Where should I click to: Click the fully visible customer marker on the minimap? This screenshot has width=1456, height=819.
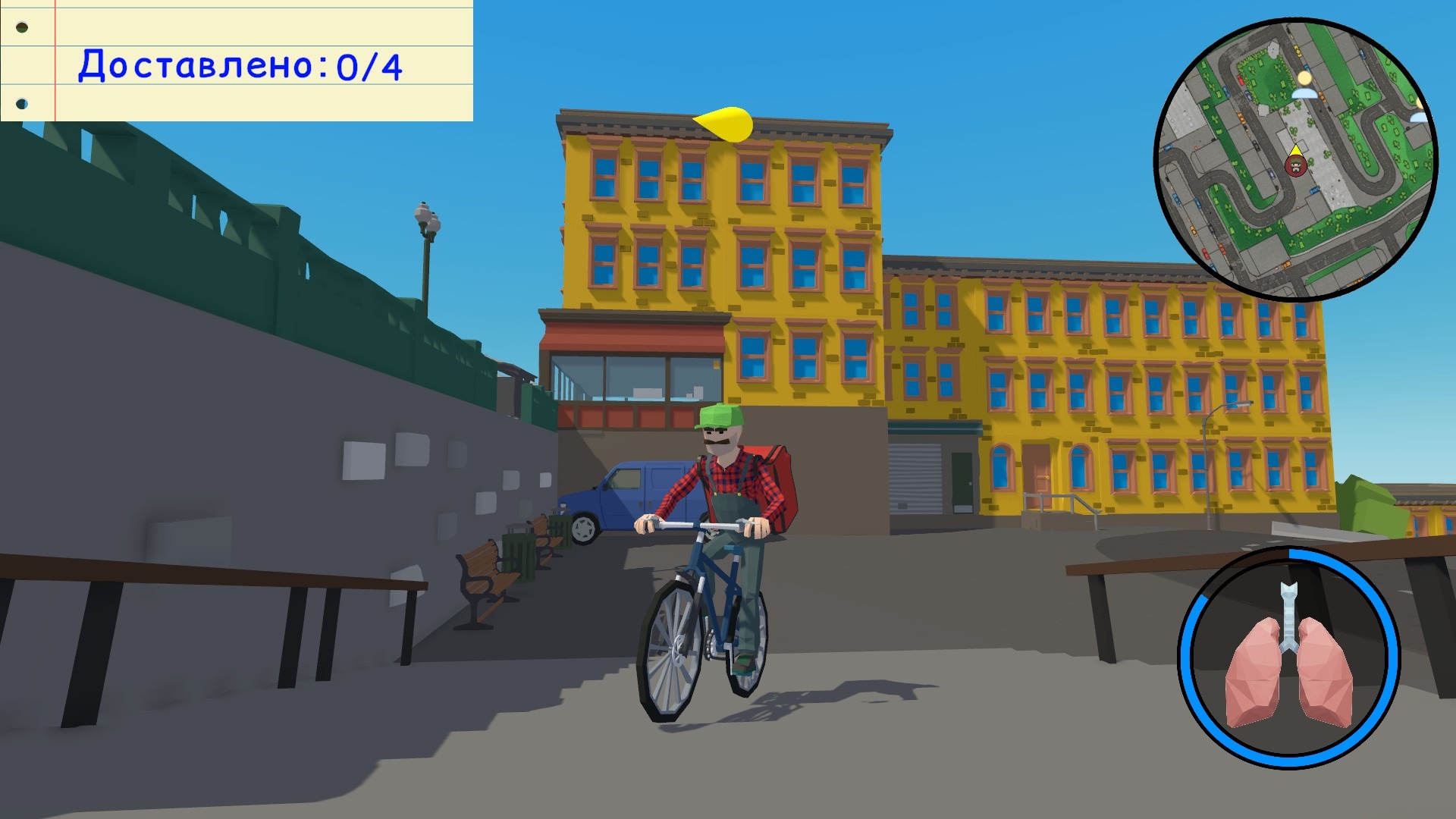(1304, 84)
